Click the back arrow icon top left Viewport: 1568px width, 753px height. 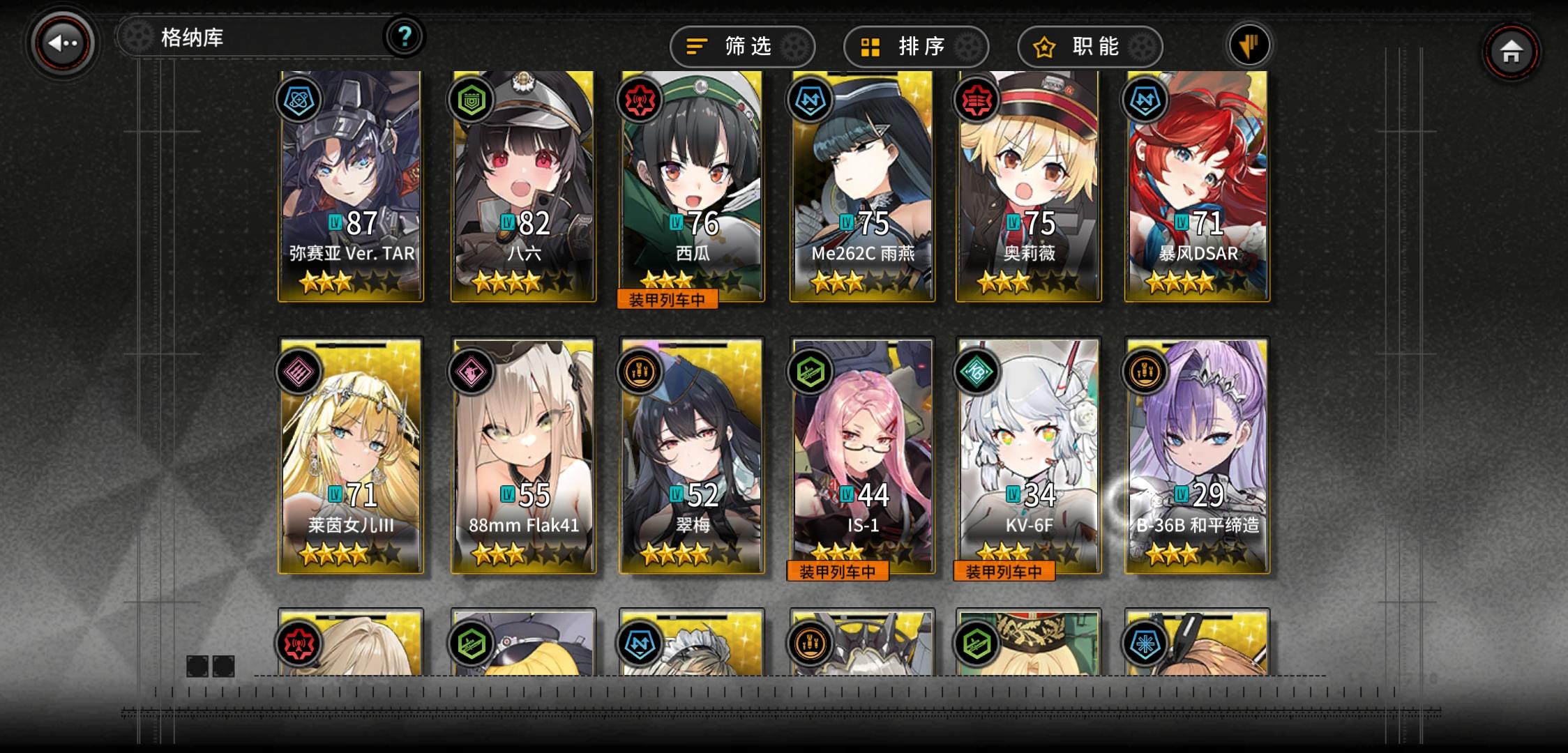point(61,43)
